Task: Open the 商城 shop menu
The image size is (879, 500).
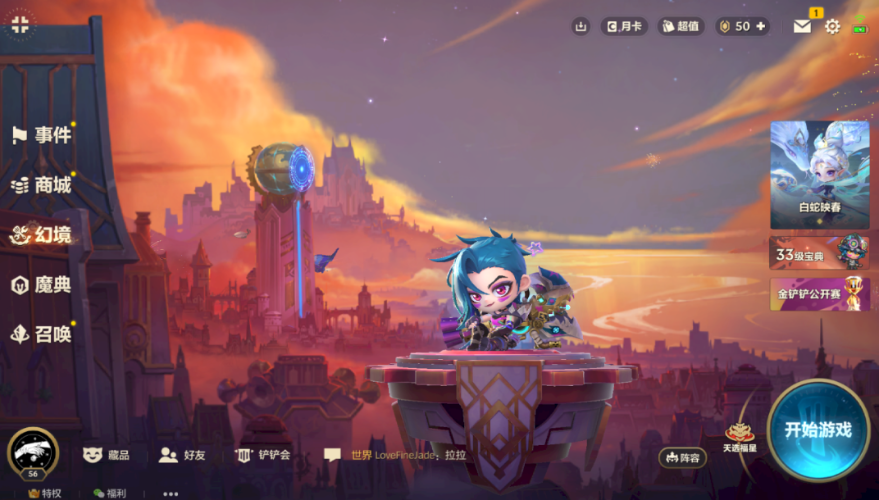Action: pyautogui.click(x=42, y=185)
